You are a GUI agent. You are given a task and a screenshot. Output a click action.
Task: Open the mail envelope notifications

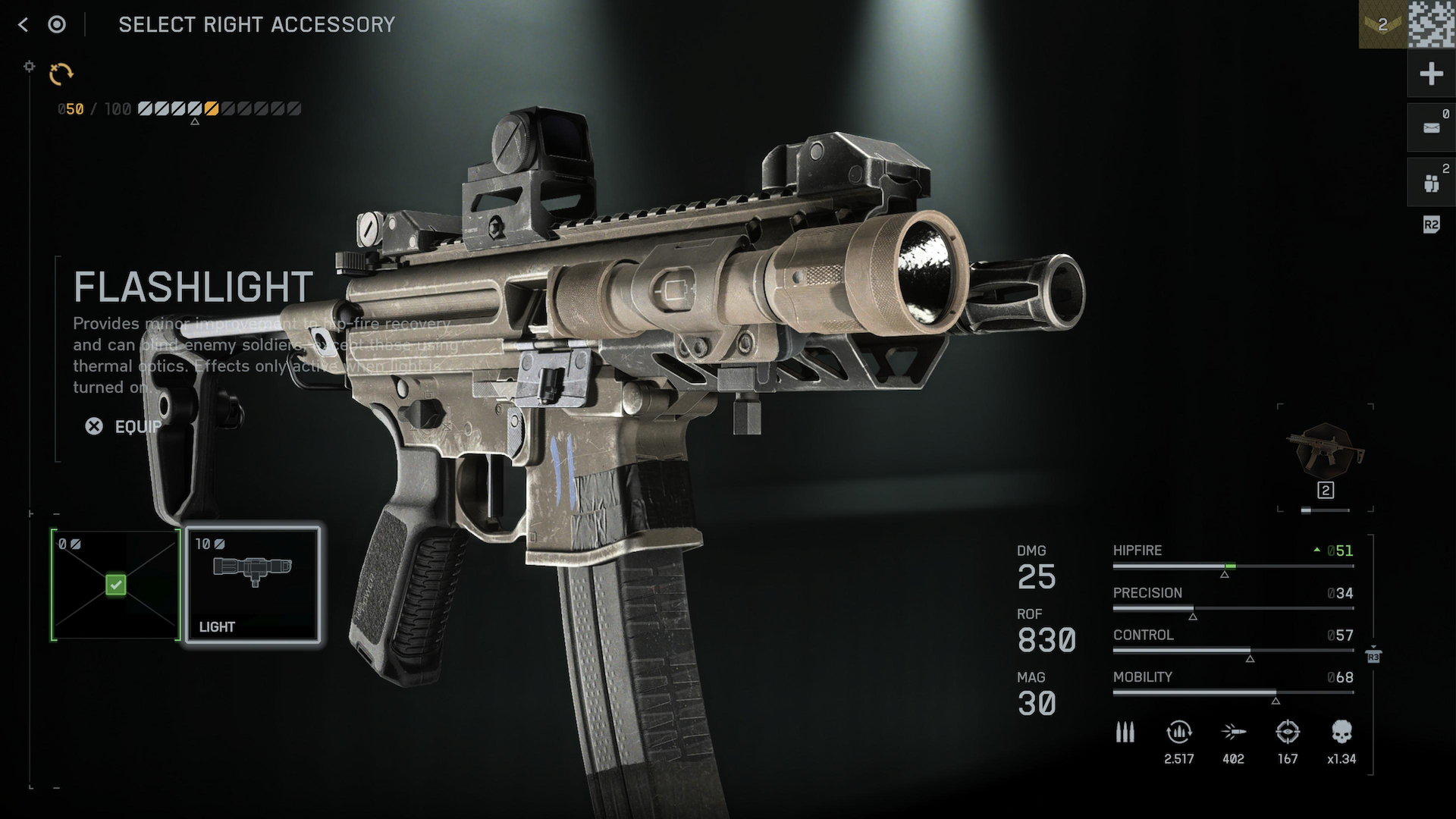(x=1431, y=127)
